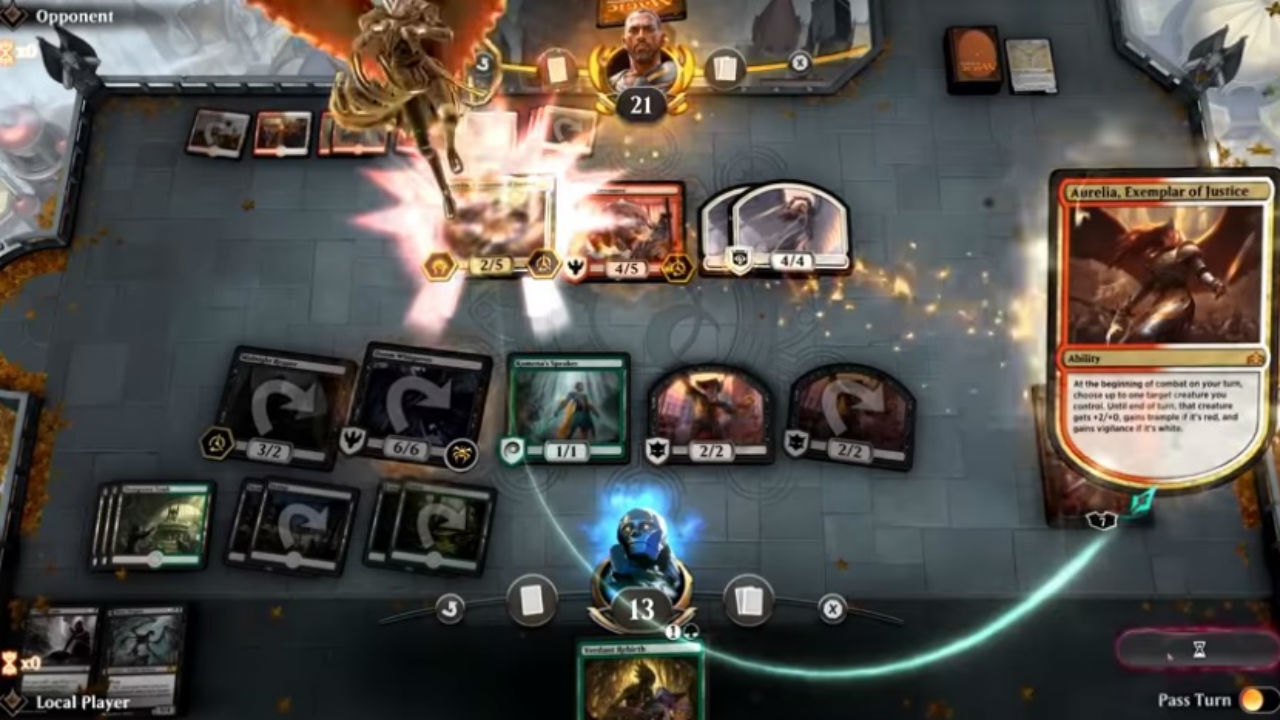View the opponent's graveyard card pile
The image size is (1280, 720).
1030,65
